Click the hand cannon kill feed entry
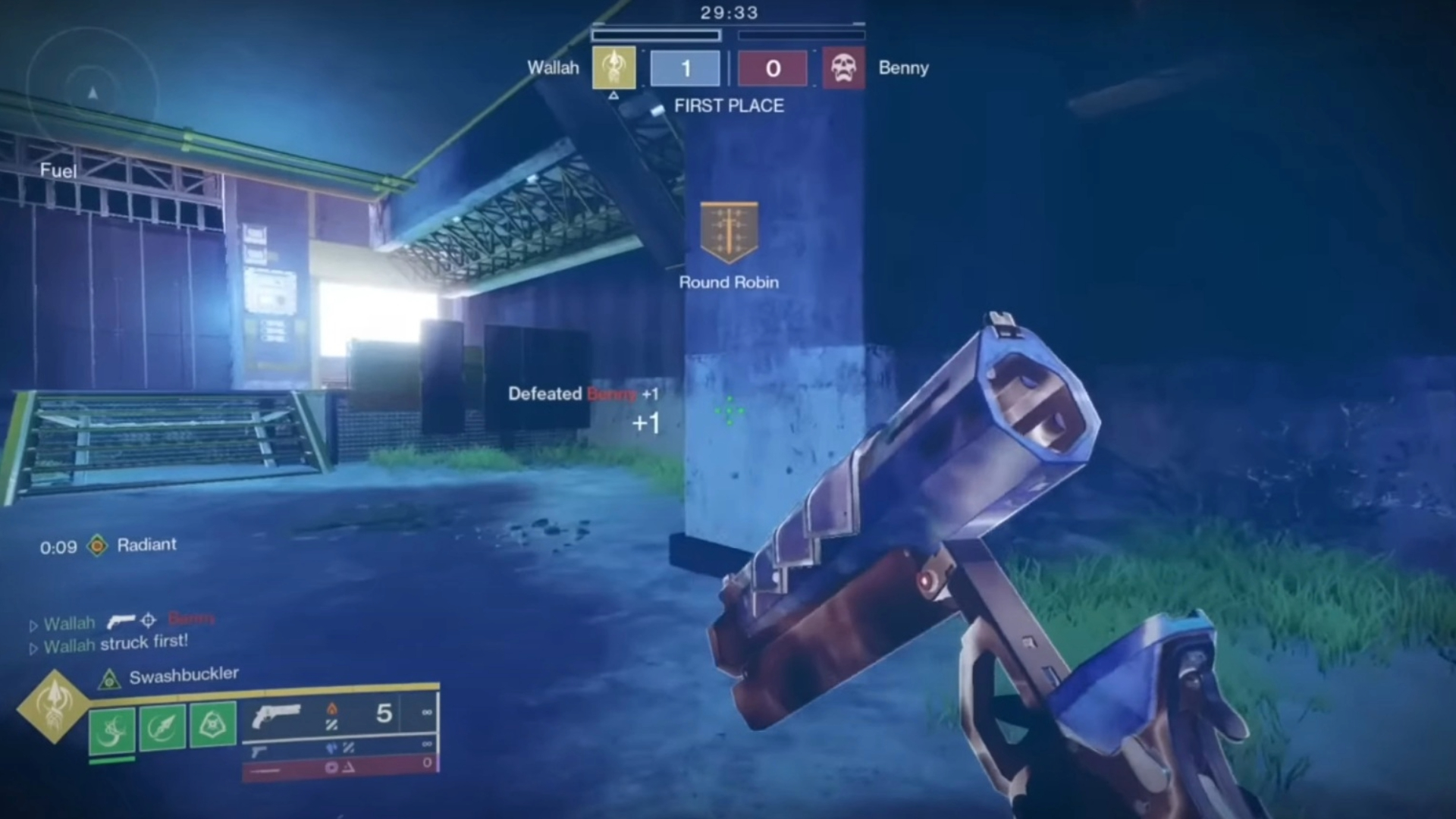The image size is (1456, 819). click(x=121, y=622)
